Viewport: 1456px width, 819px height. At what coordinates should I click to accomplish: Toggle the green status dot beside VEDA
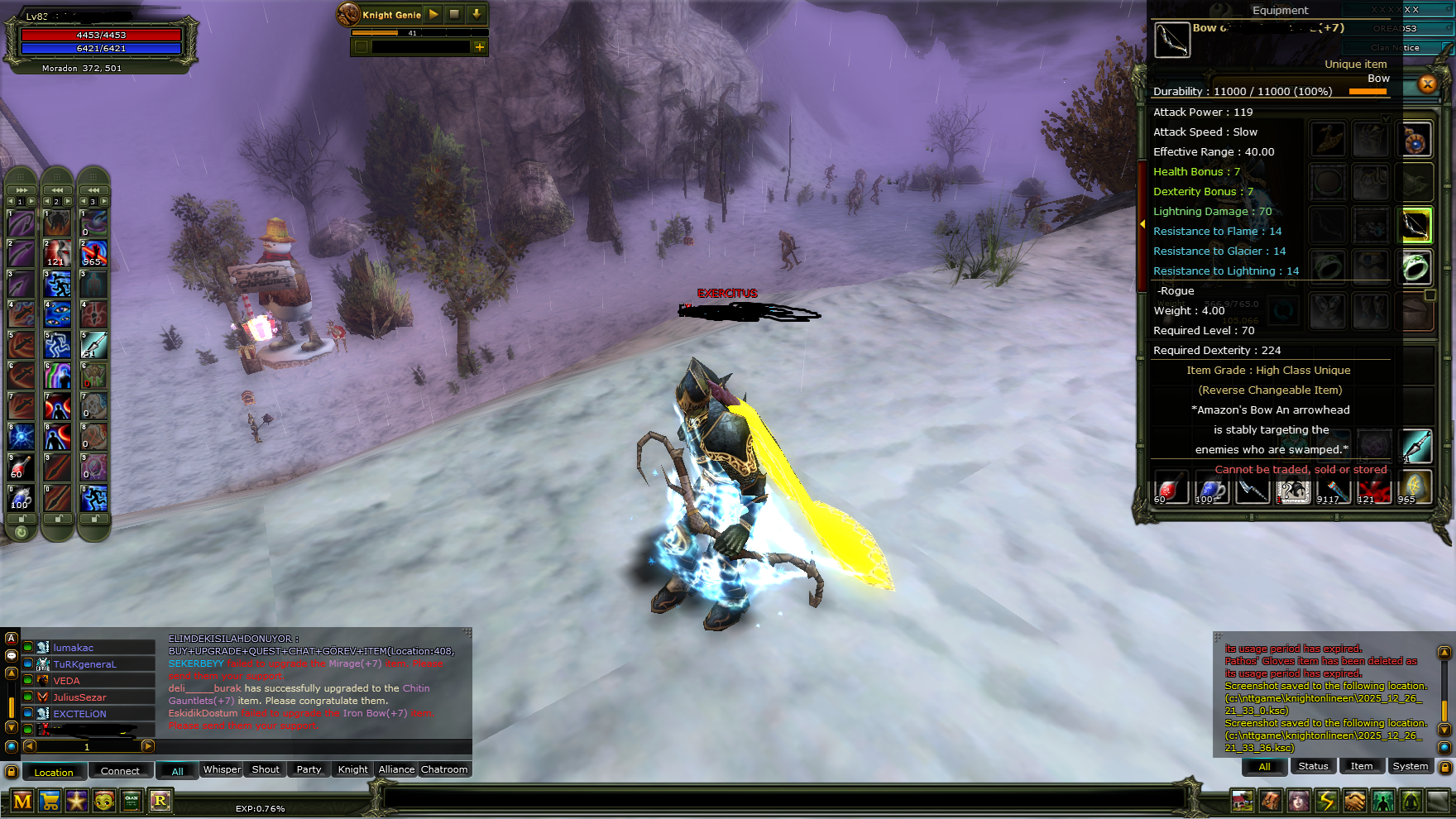pyautogui.click(x=27, y=680)
